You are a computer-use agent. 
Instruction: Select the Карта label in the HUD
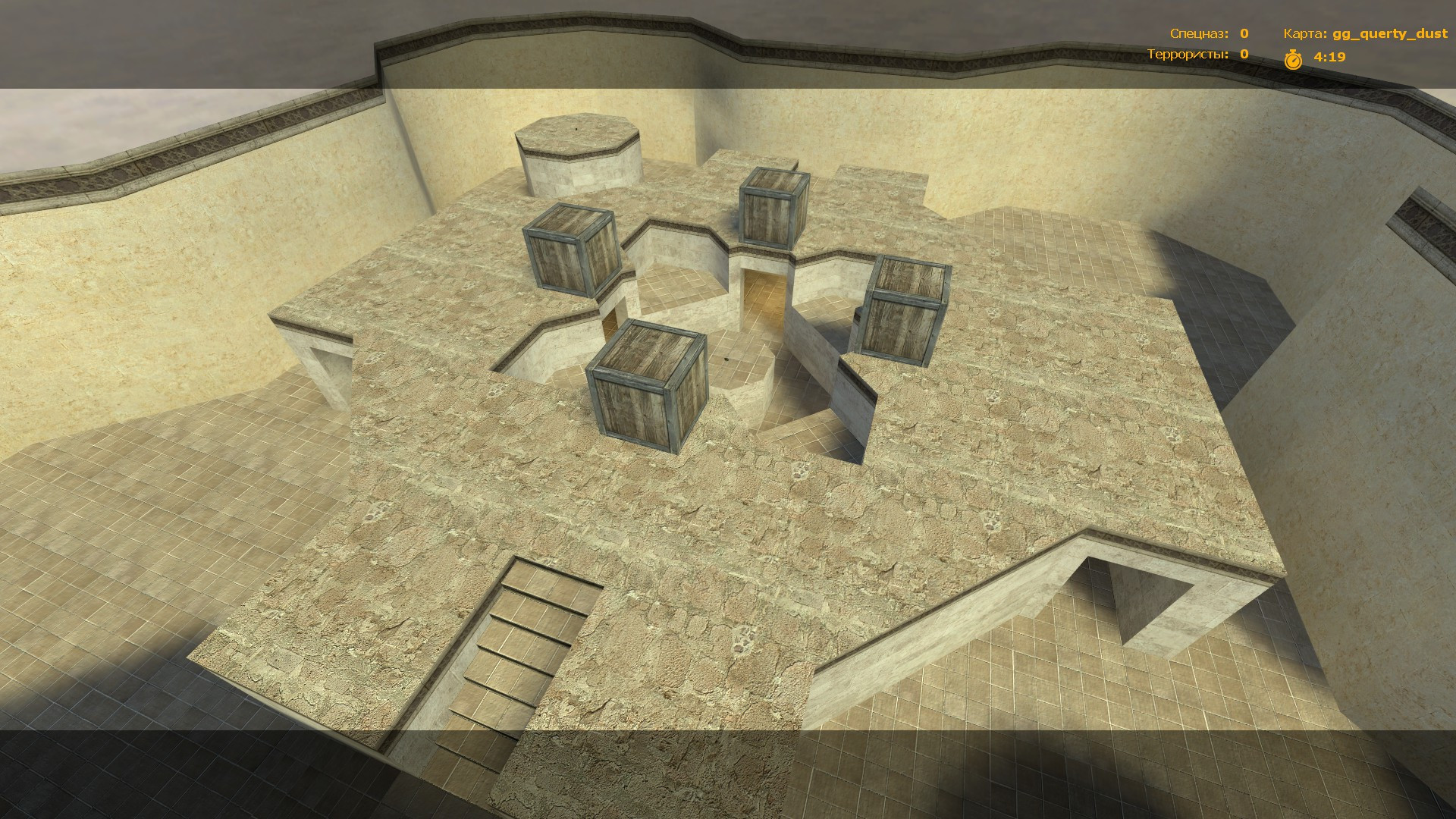1304,33
